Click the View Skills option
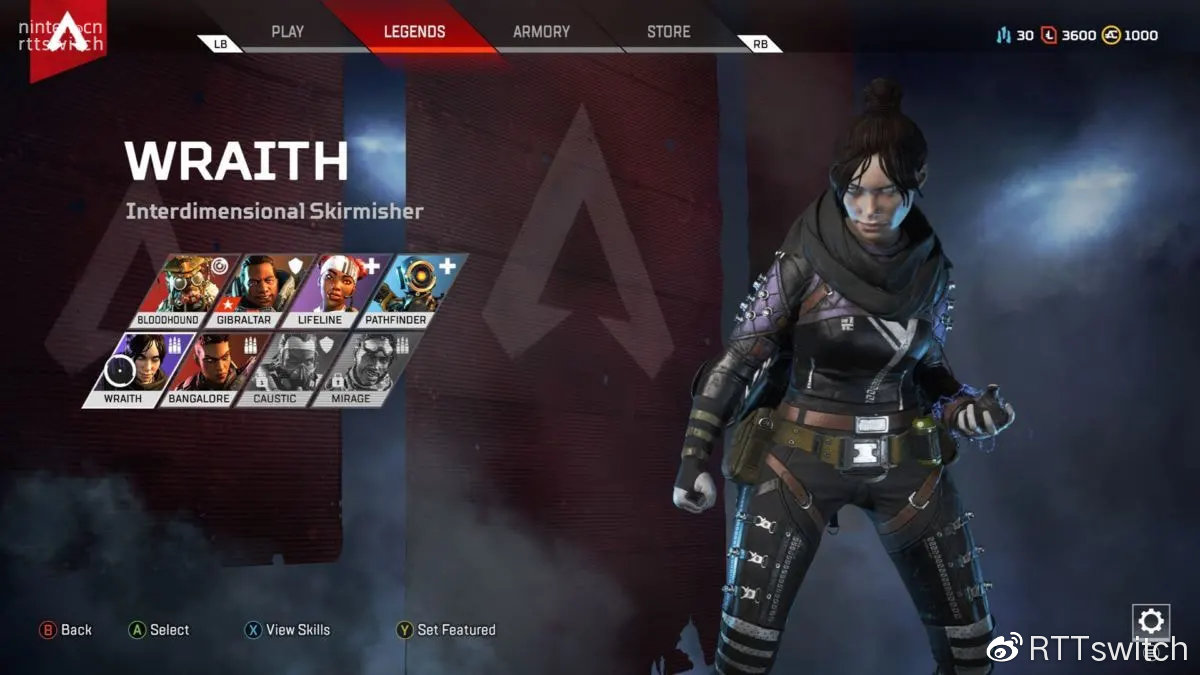The width and height of the screenshot is (1200, 675). (288, 630)
